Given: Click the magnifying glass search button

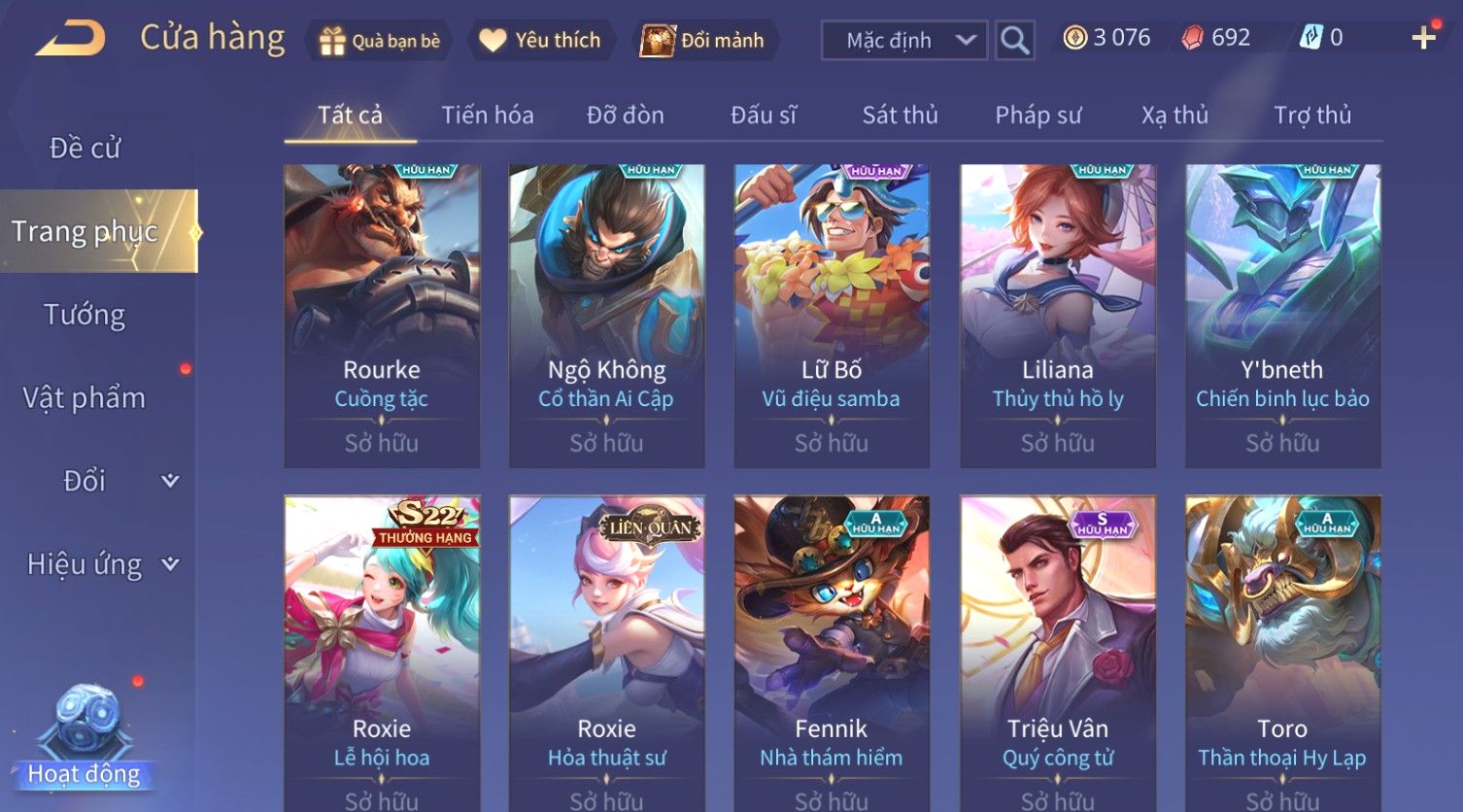Looking at the screenshot, I should point(1014,41).
